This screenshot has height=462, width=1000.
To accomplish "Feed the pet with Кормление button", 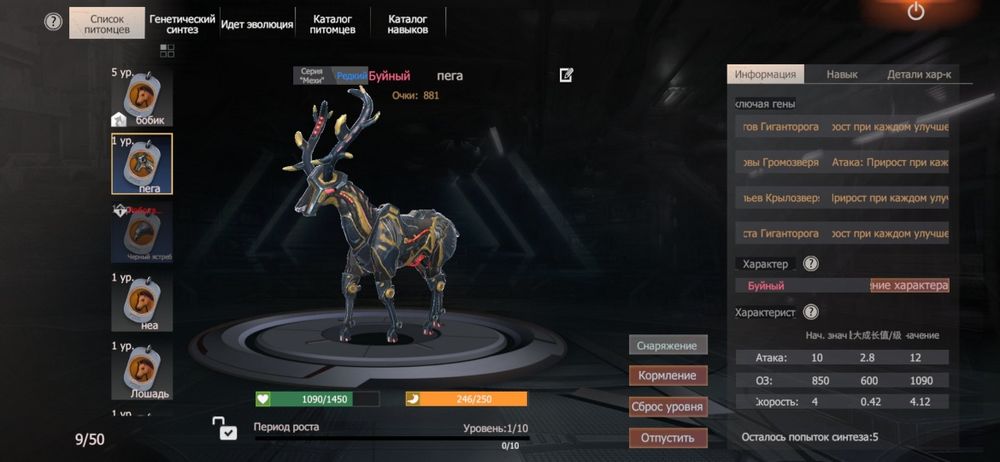I will click(x=668, y=376).
